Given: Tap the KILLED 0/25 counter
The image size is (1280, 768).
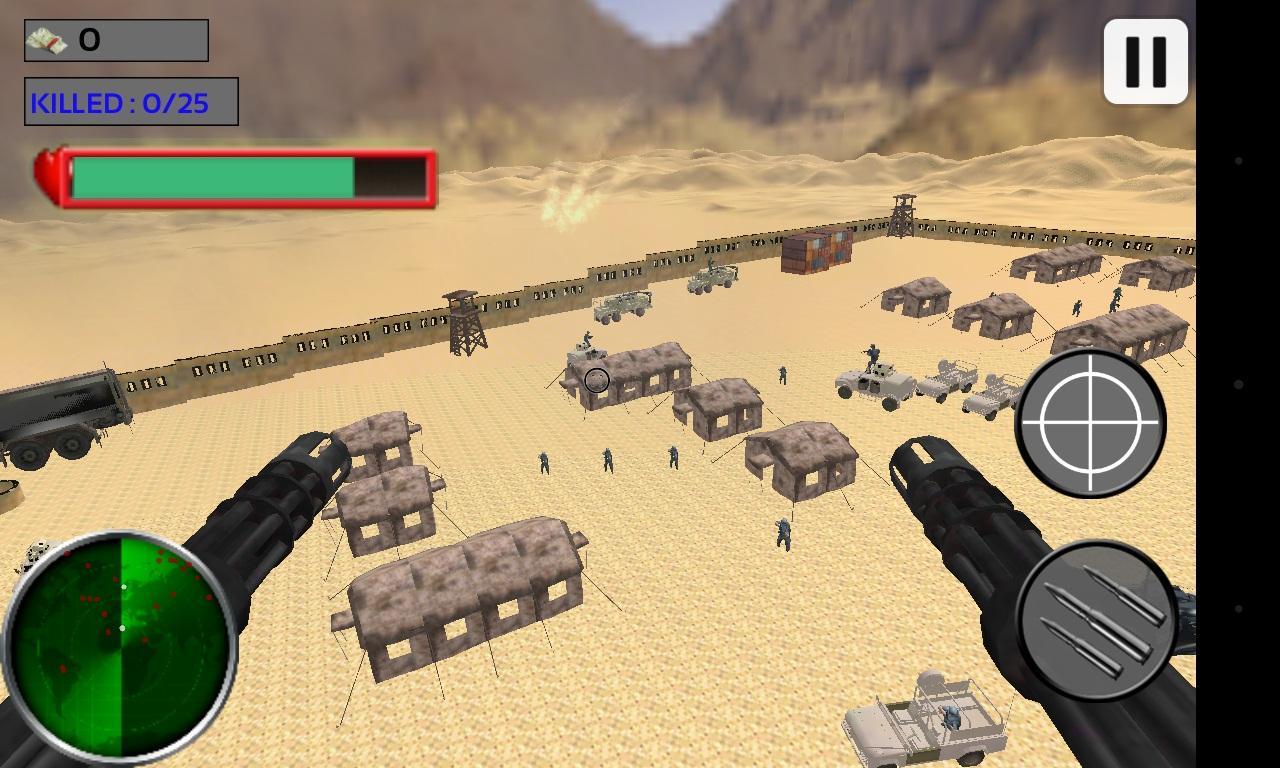Looking at the screenshot, I should click(128, 101).
